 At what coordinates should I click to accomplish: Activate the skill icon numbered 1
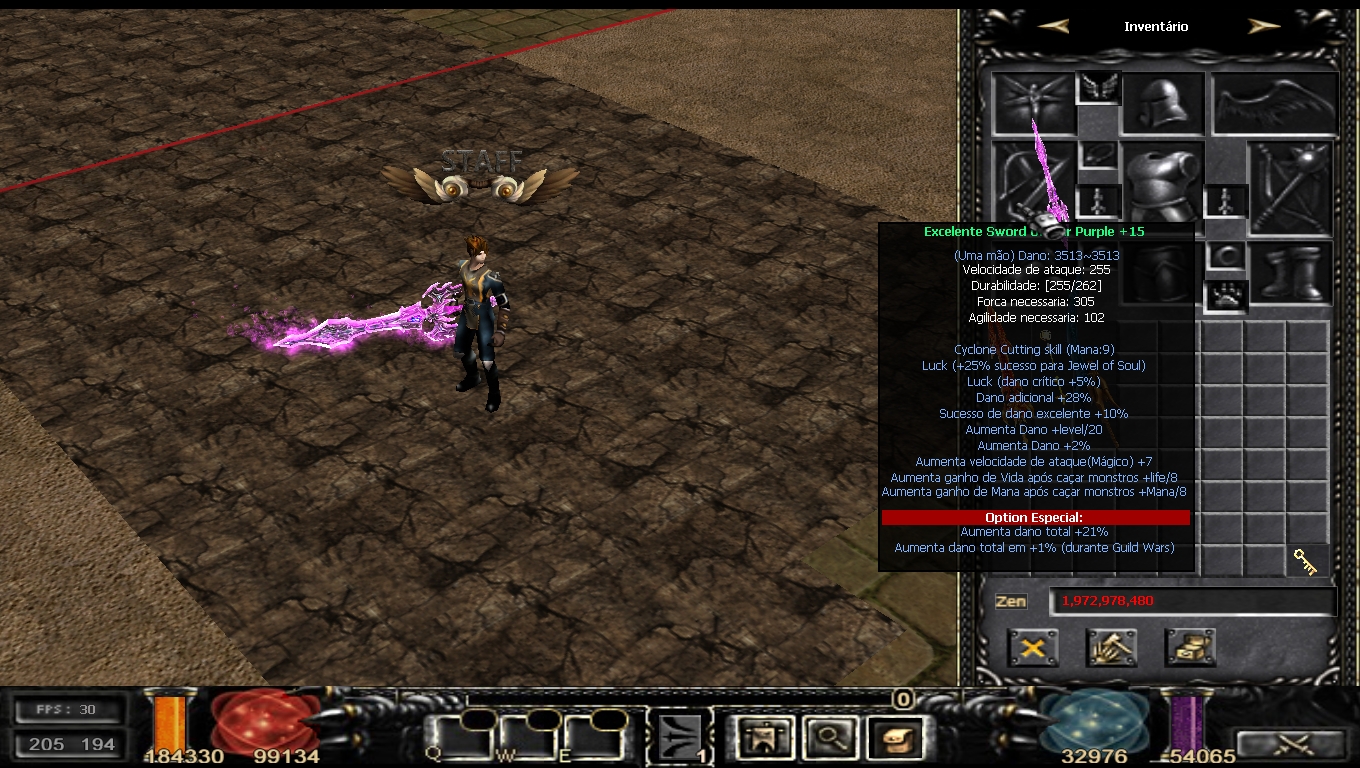click(x=681, y=739)
